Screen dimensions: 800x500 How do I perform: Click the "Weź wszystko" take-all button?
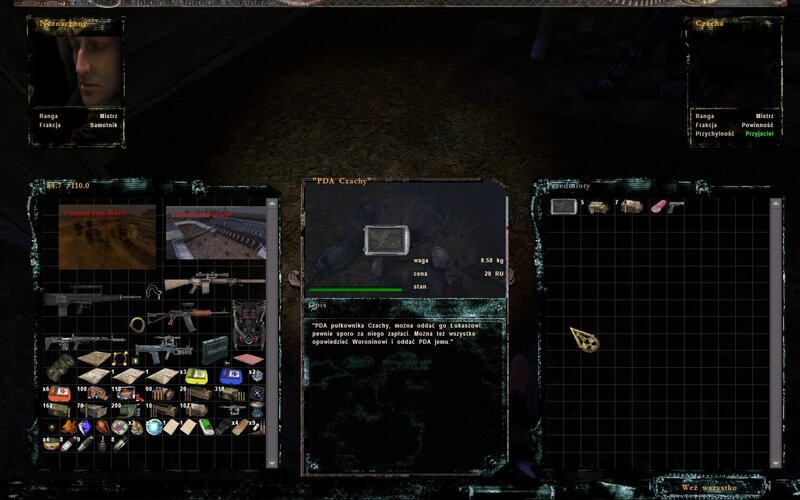tap(709, 488)
